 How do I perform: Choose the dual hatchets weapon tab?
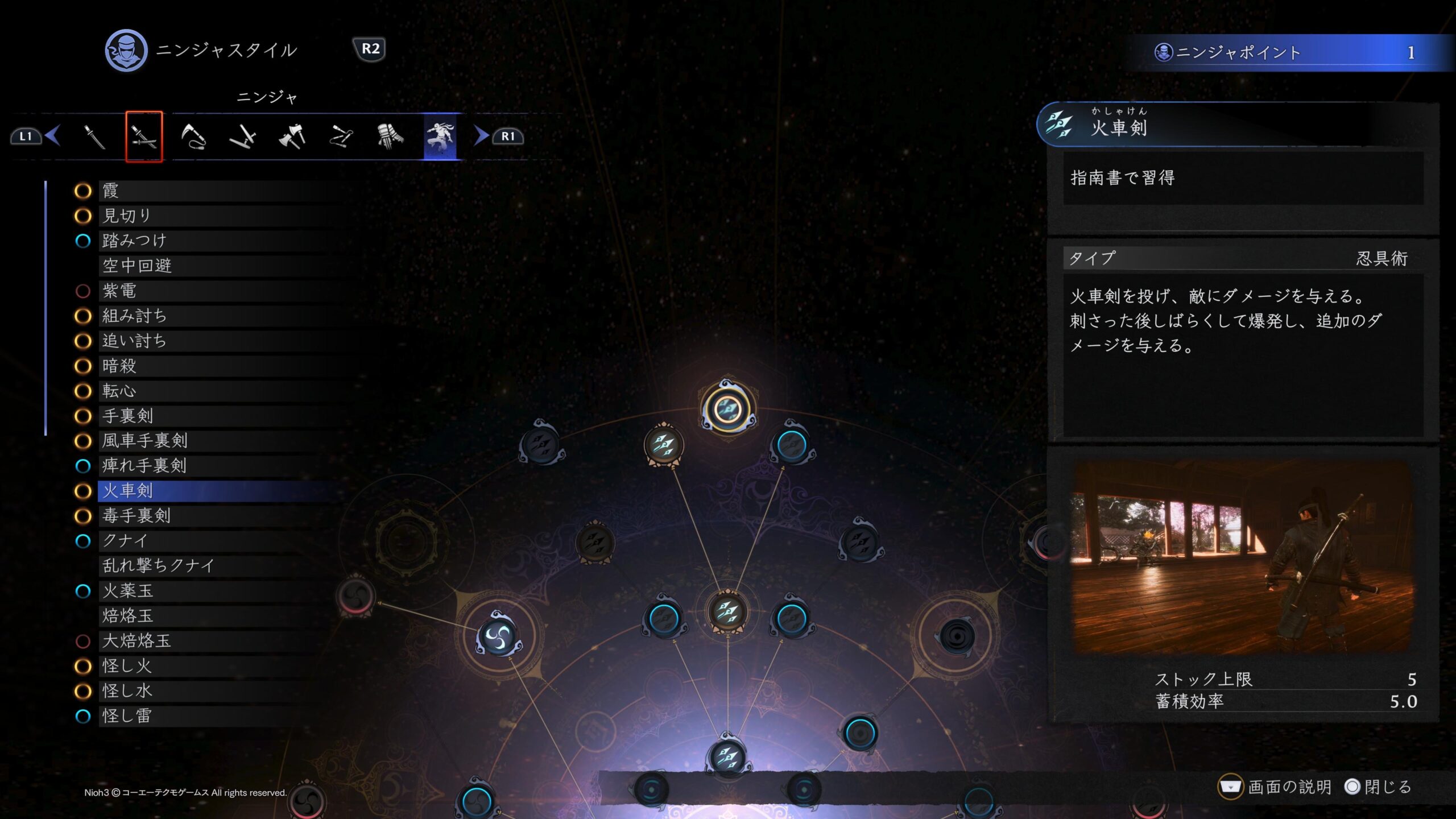292,136
